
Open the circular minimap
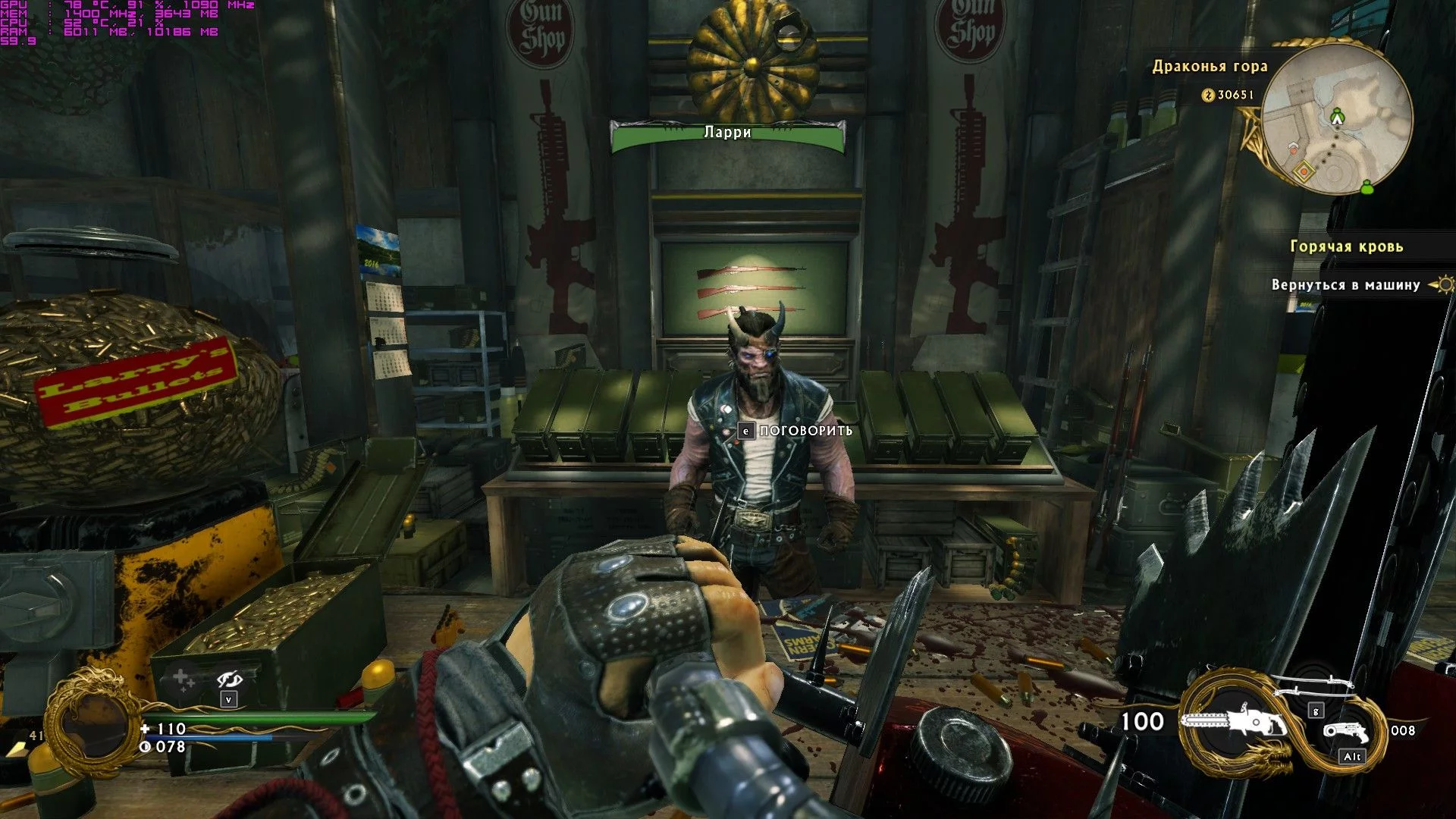point(1337,118)
